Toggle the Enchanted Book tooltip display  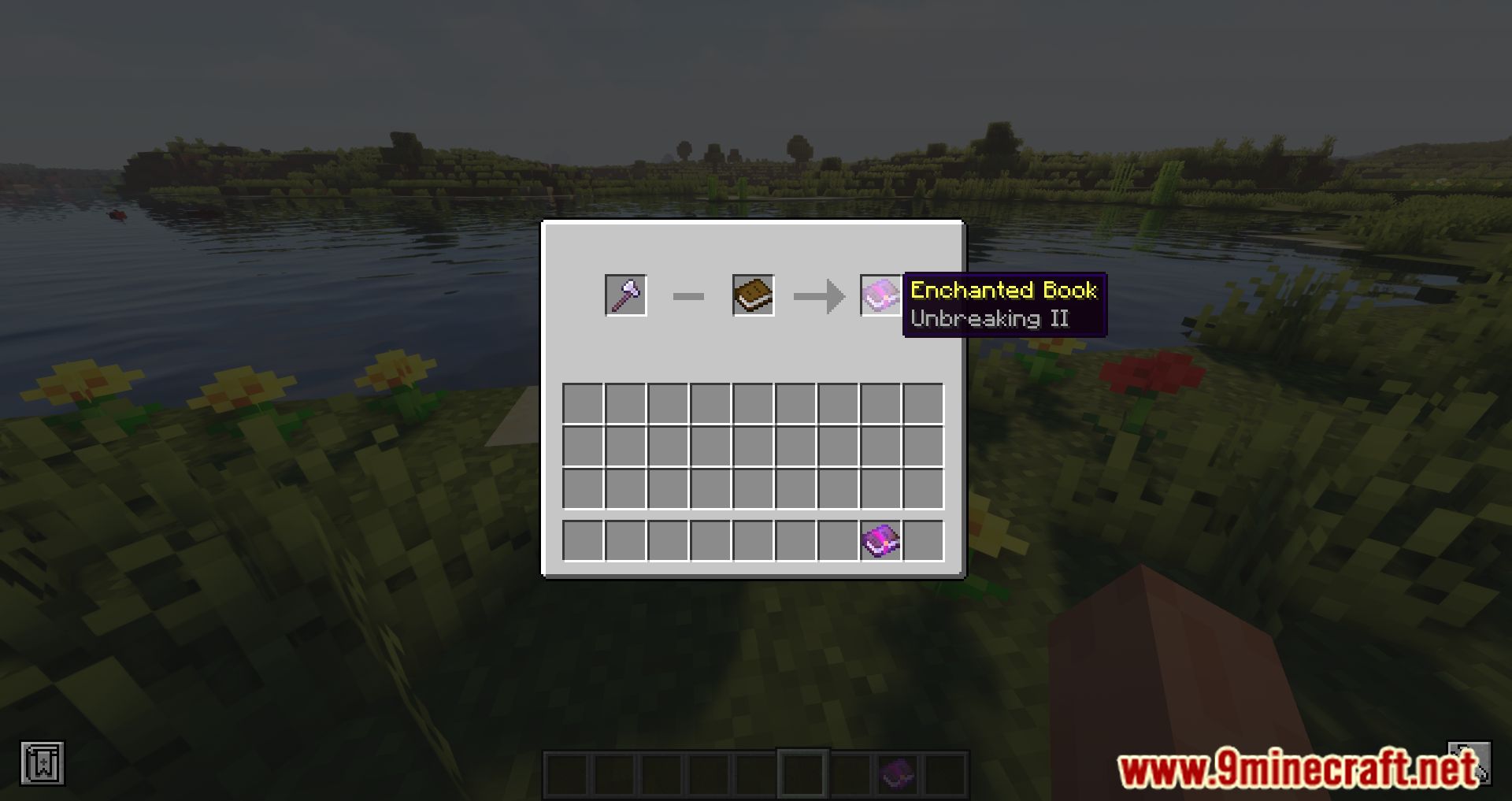coord(1003,291)
